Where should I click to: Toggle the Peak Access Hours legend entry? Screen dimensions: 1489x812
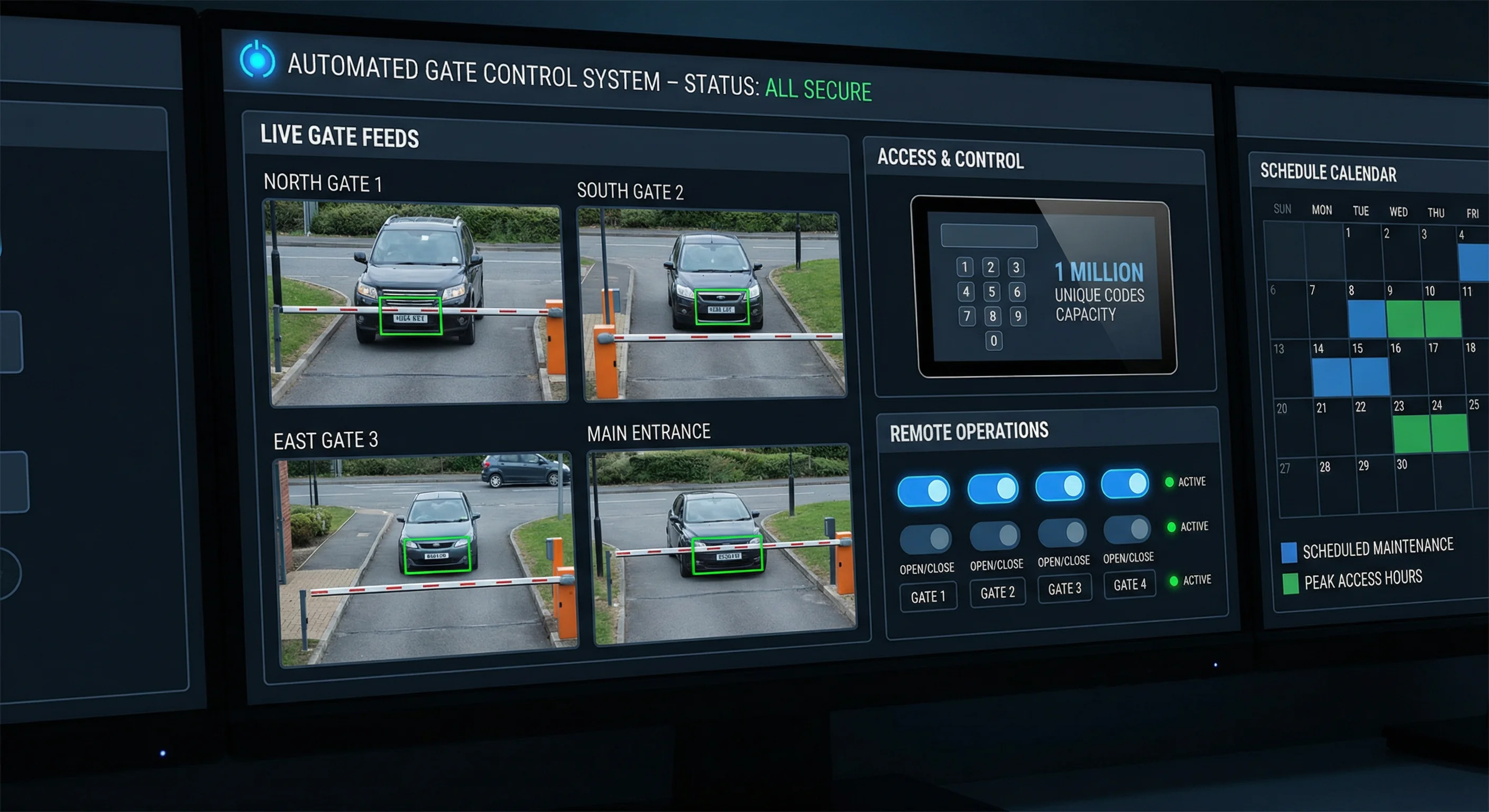coord(1353,581)
